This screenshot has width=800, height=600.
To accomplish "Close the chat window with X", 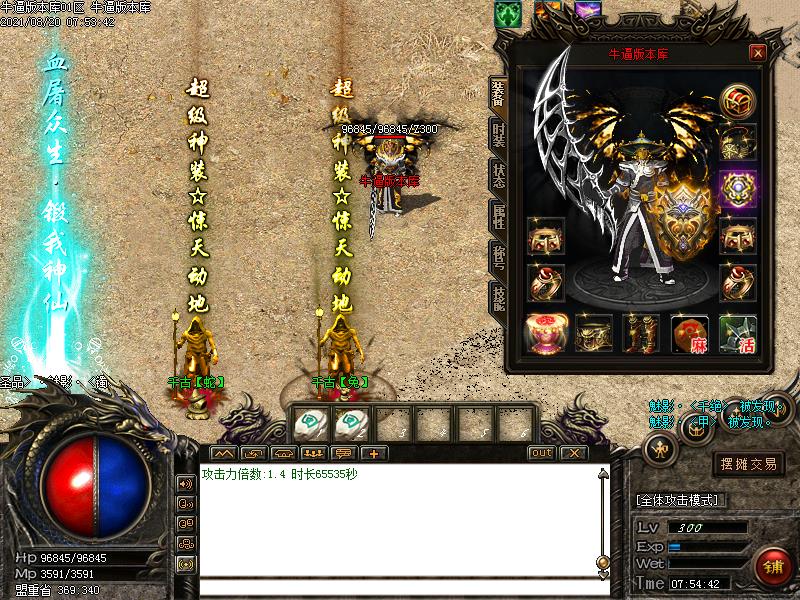I will tap(572, 453).
